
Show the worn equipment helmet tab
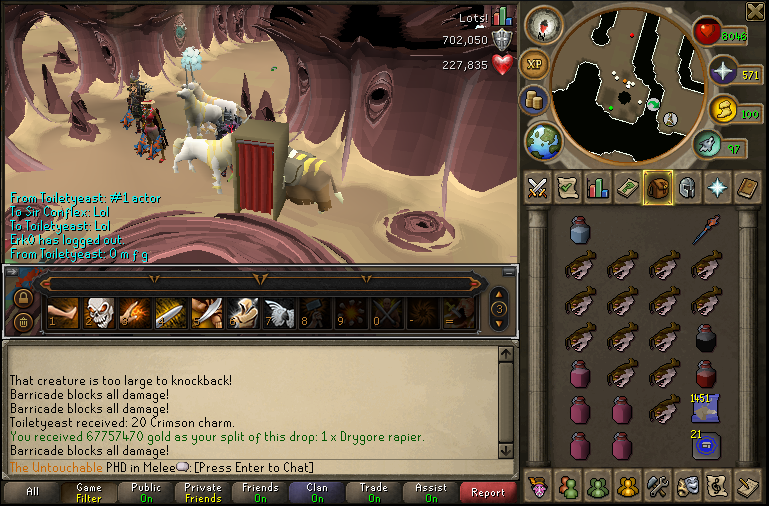point(687,187)
